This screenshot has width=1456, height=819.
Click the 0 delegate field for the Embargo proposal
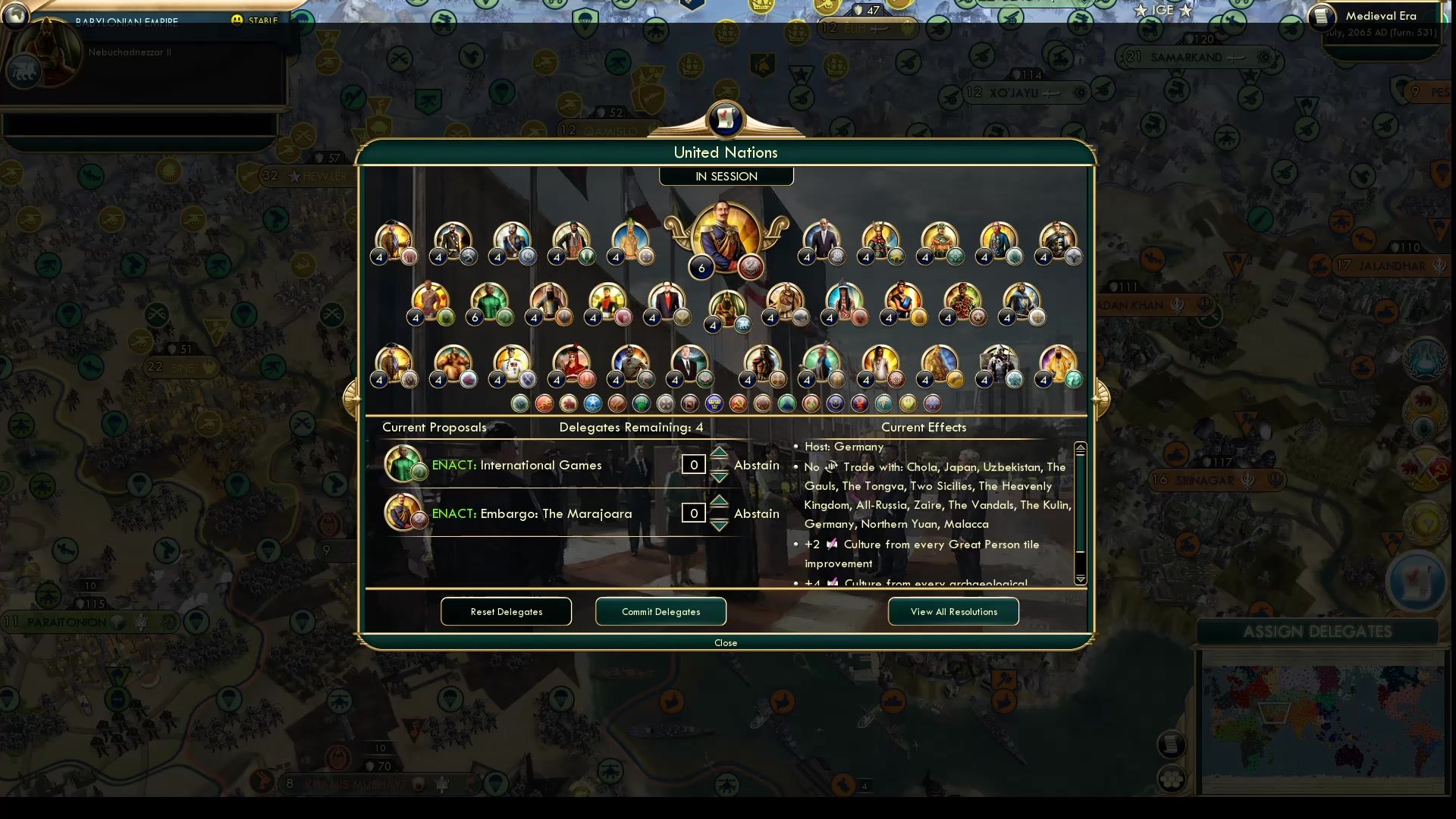pos(692,513)
